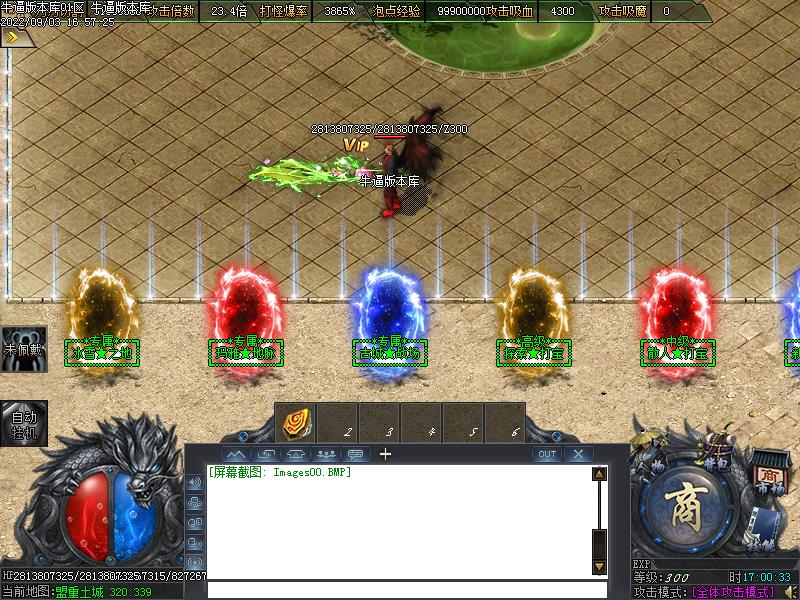Toggle the speaker sound icon
The width and height of the screenshot is (800, 600).
(x=789, y=592)
